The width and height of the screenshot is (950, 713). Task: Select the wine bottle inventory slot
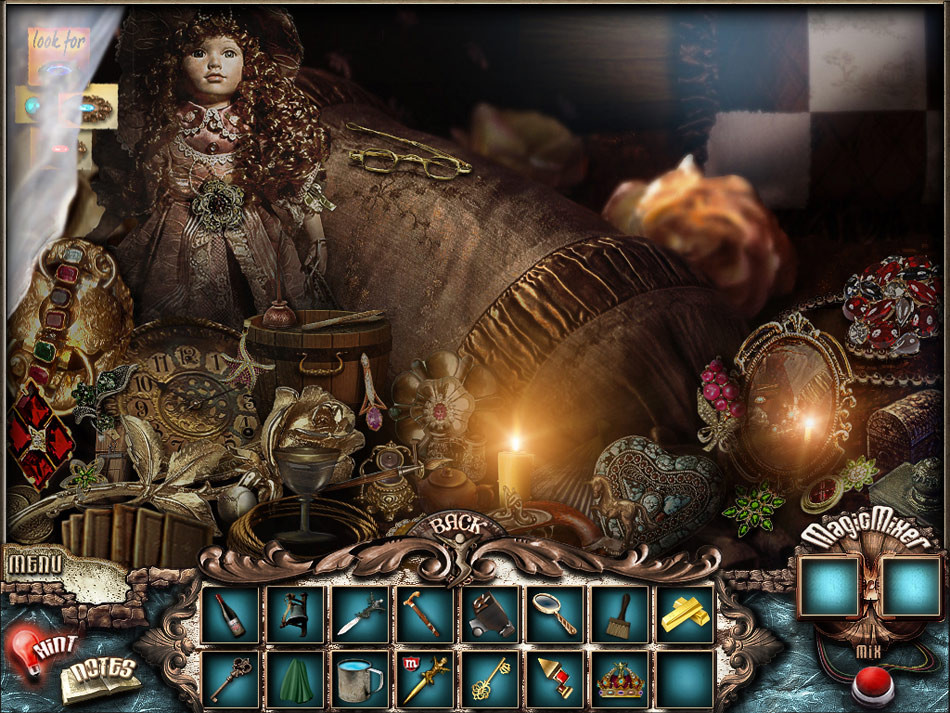[x=230, y=614]
